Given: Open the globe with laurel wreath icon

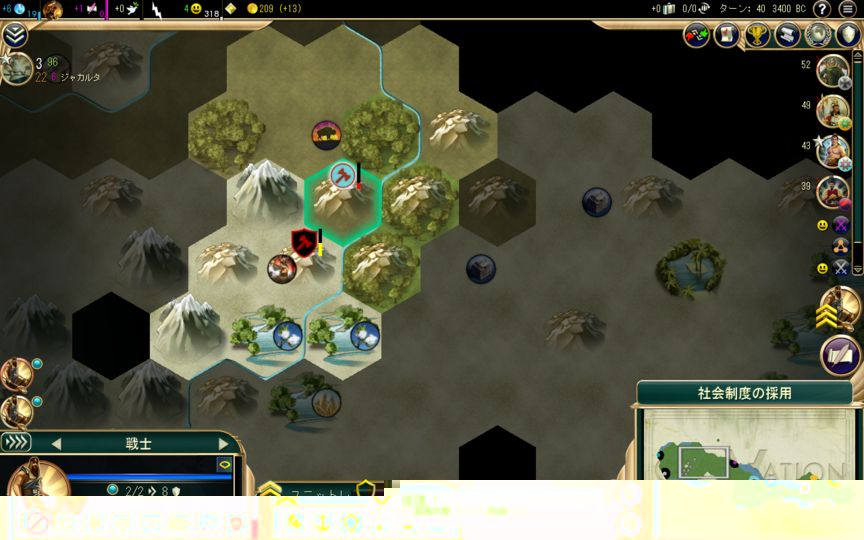Looking at the screenshot, I should click(818, 36).
